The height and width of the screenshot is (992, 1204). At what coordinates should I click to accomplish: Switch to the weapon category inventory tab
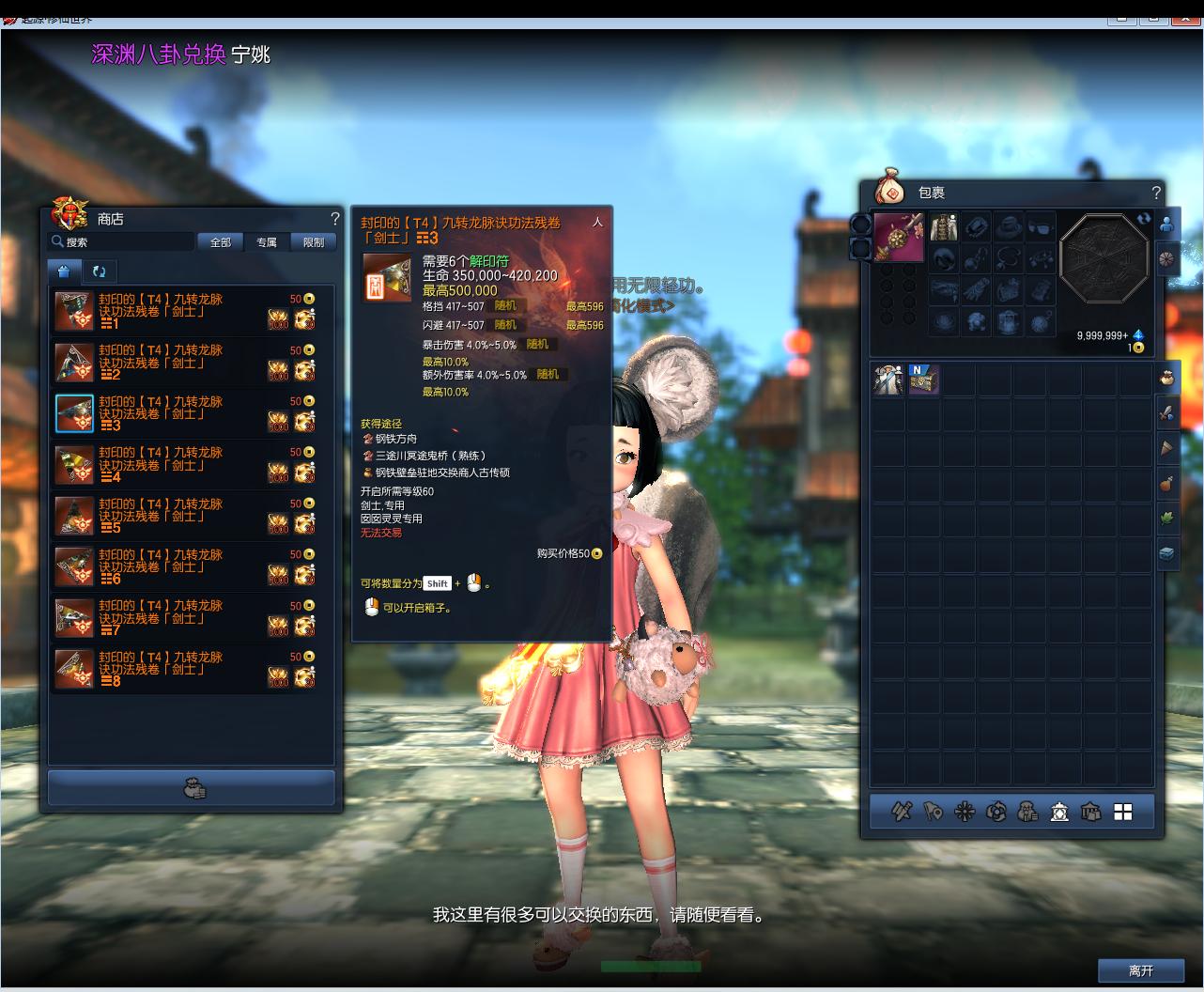[x=1166, y=412]
